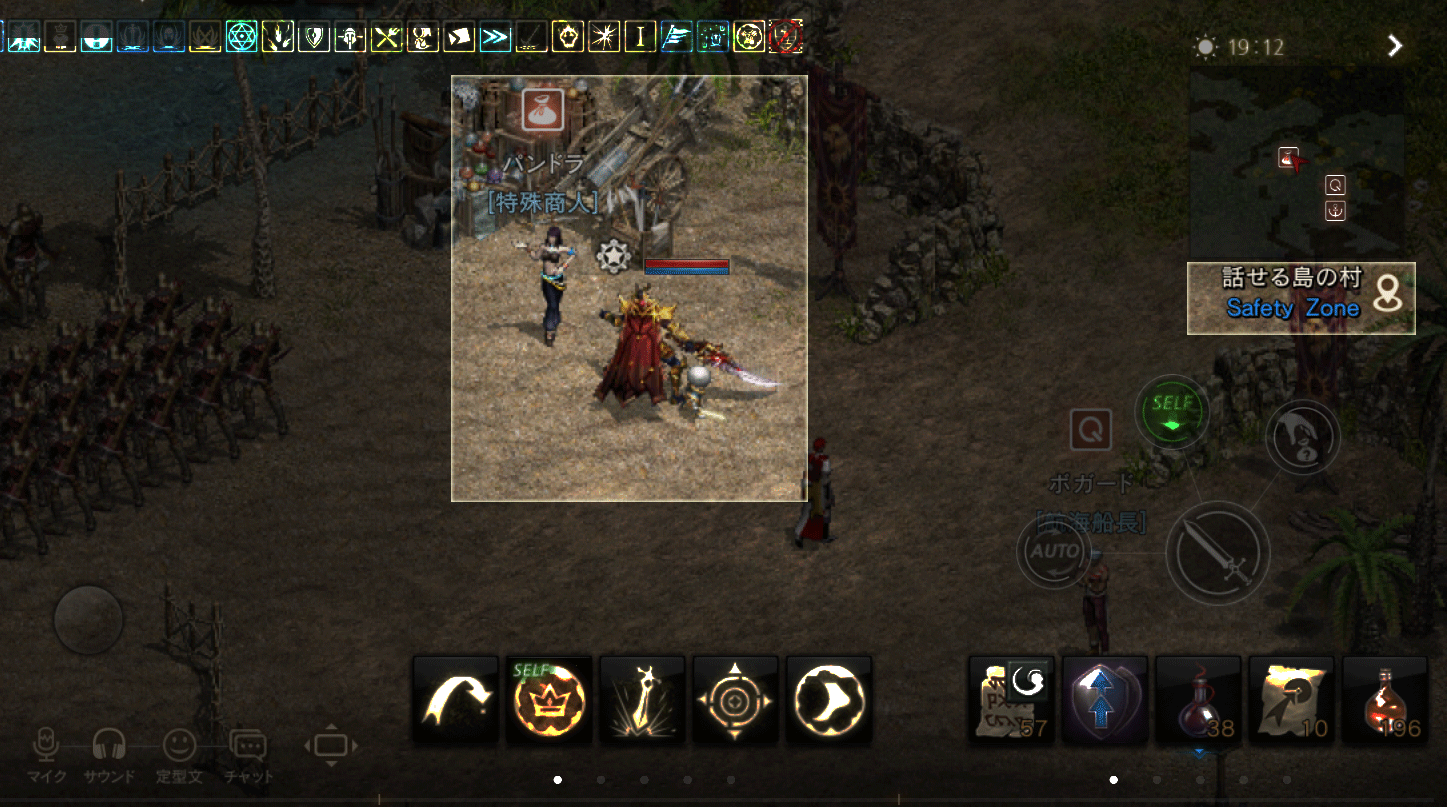Tap the sword attack button
This screenshot has width=1447, height=807.
click(1217, 552)
